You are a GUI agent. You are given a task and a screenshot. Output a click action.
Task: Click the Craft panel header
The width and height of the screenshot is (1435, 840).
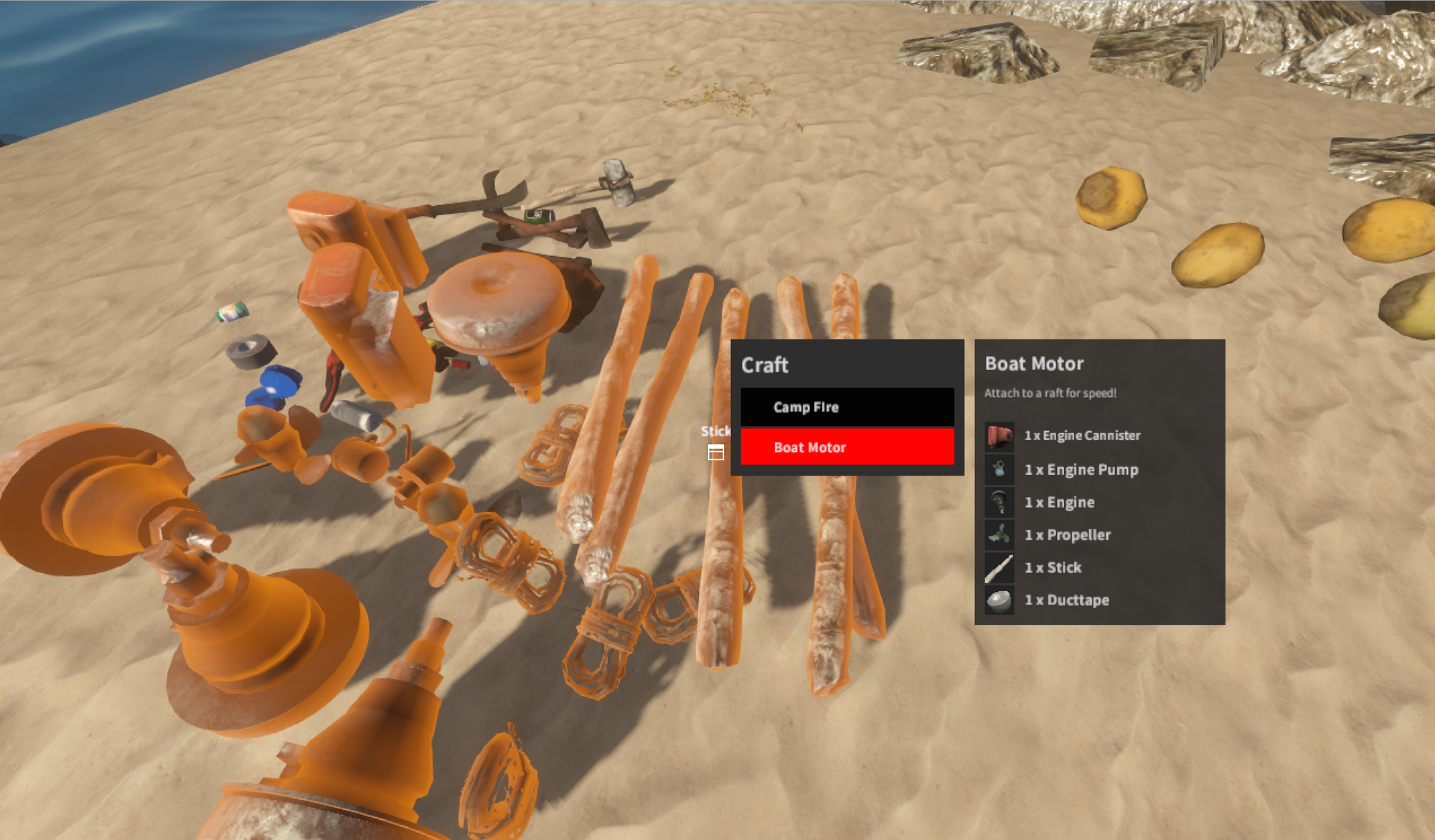(765, 365)
